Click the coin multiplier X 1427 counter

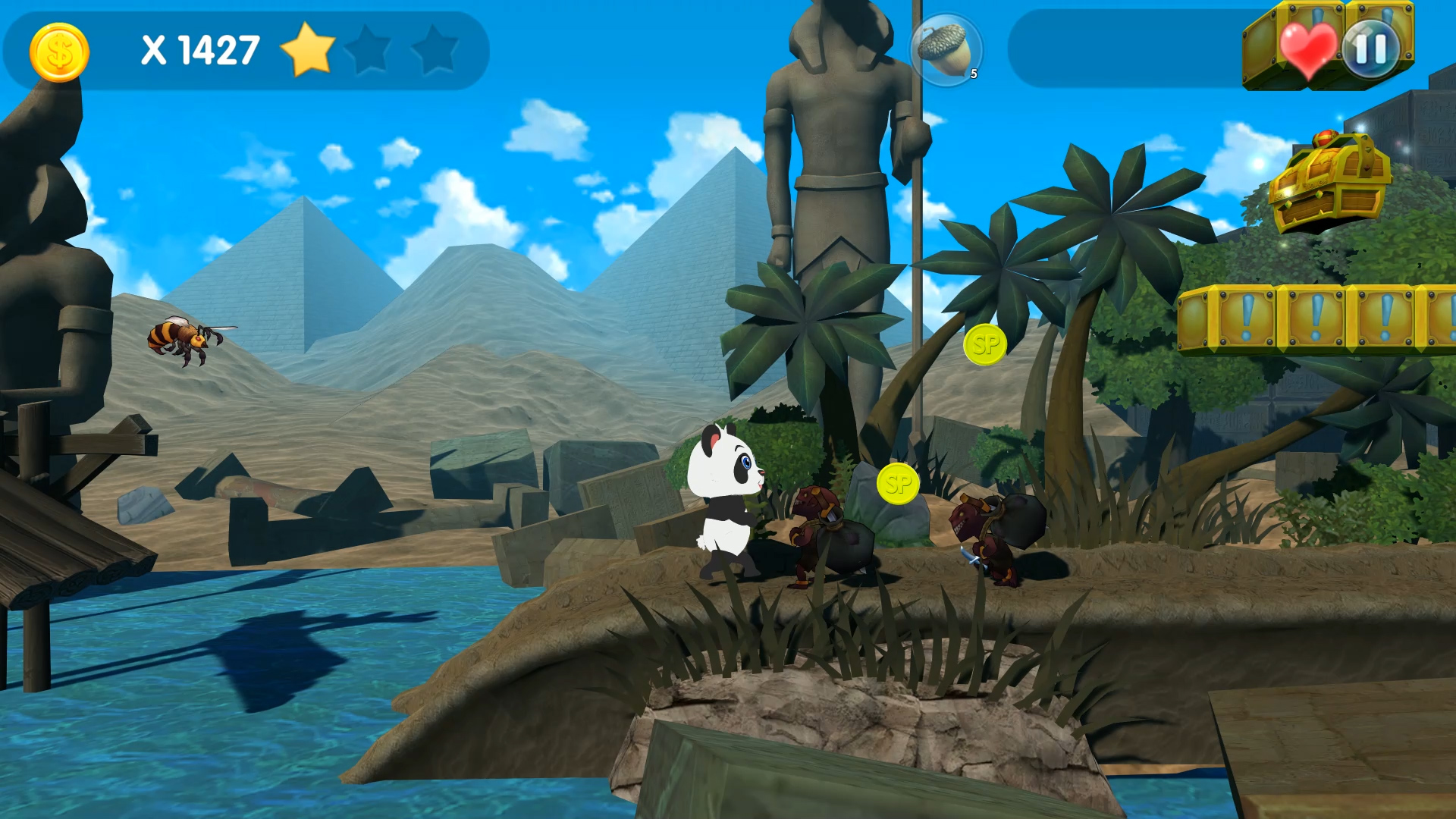(x=201, y=51)
